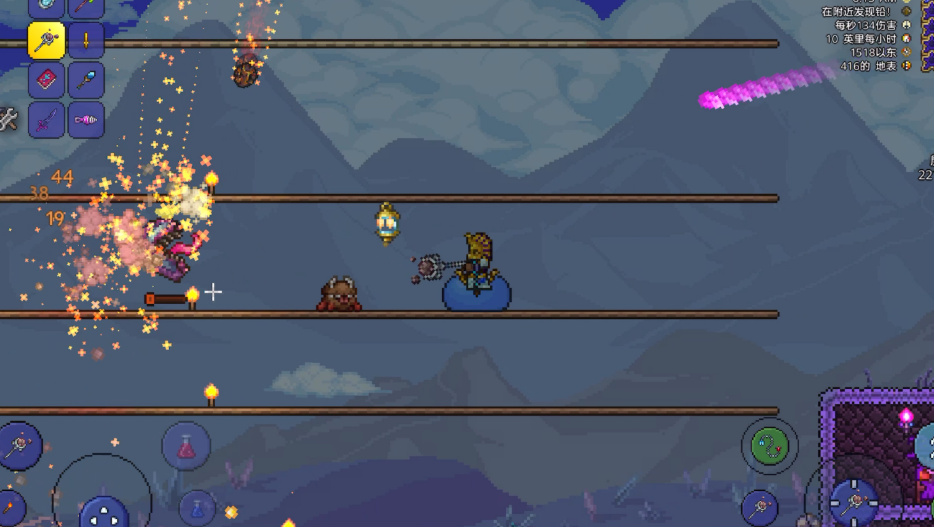Select the gold shortsword hotbar slot
The height and width of the screenshot is (527, 934).
click(x=87, y=41)
